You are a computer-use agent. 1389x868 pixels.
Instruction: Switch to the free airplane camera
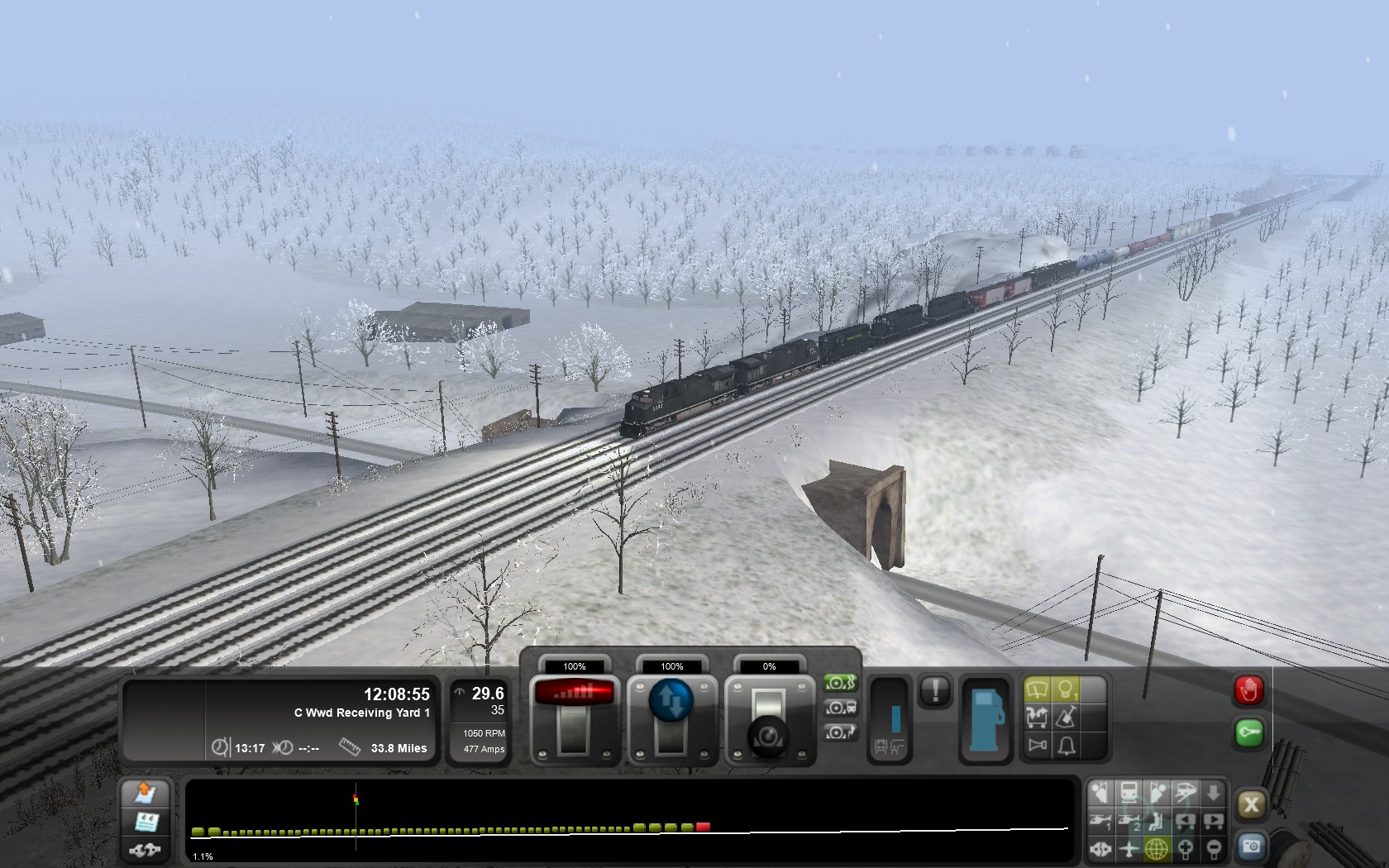[x=1129, y=848]
